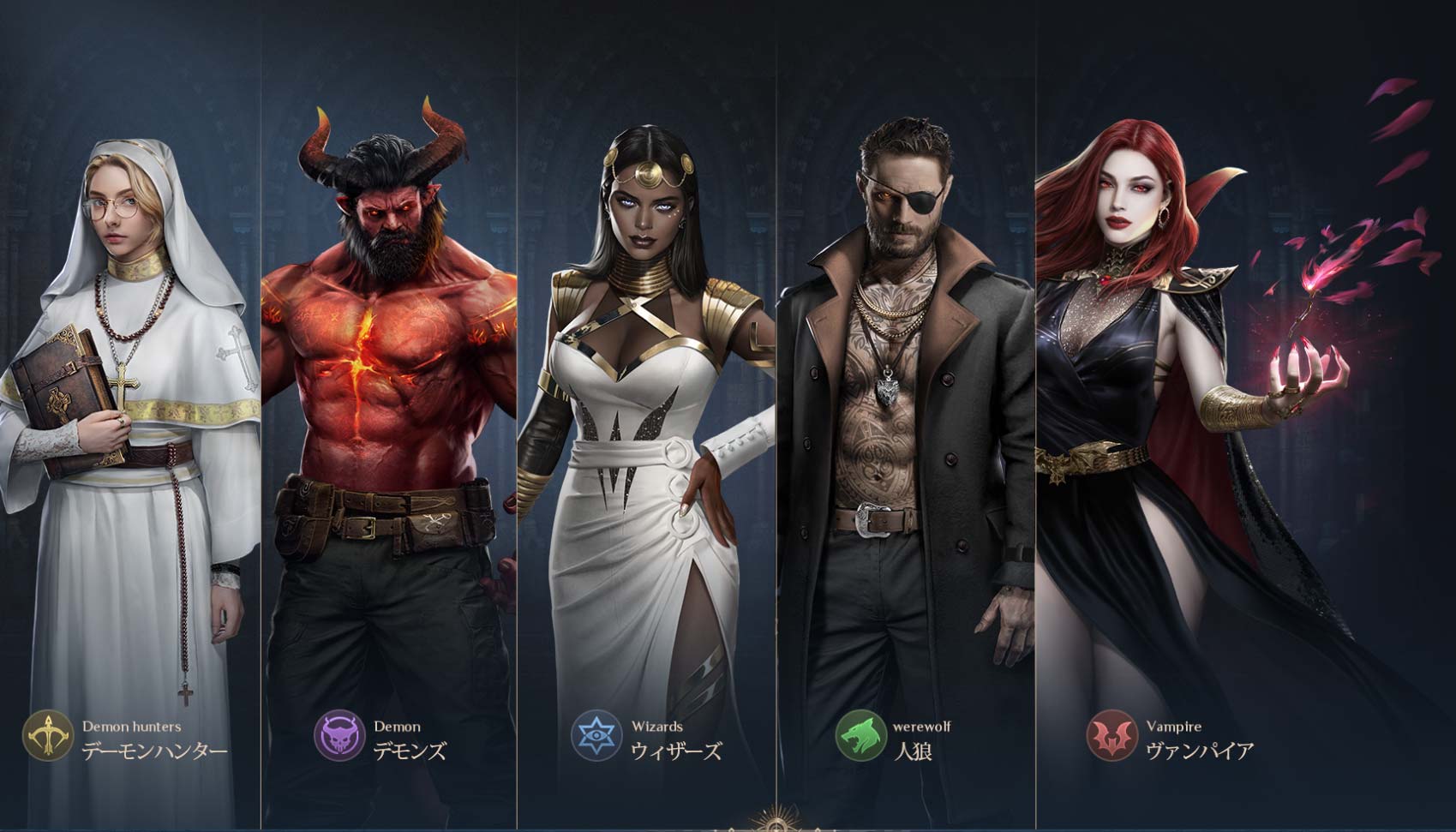The width and height of the screenshot is (1456, 832).
Task: Select the Demon hunters faction panel
Action: [x=130, y=411]
